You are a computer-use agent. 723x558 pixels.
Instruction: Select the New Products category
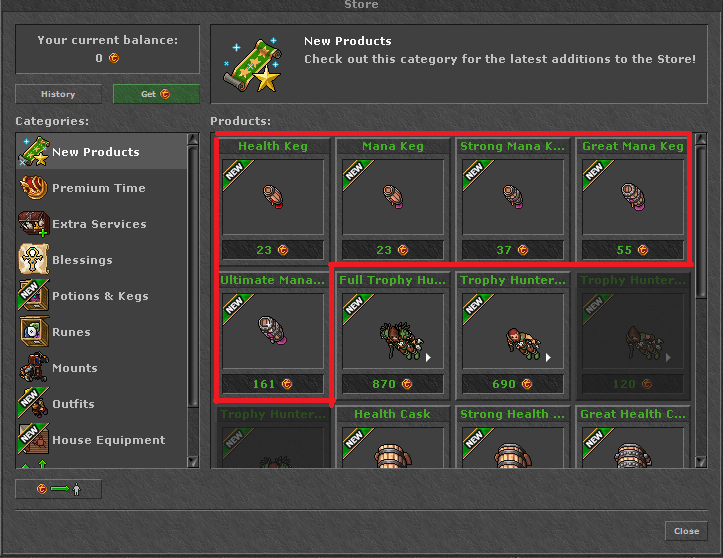click(x=96, y=152)
